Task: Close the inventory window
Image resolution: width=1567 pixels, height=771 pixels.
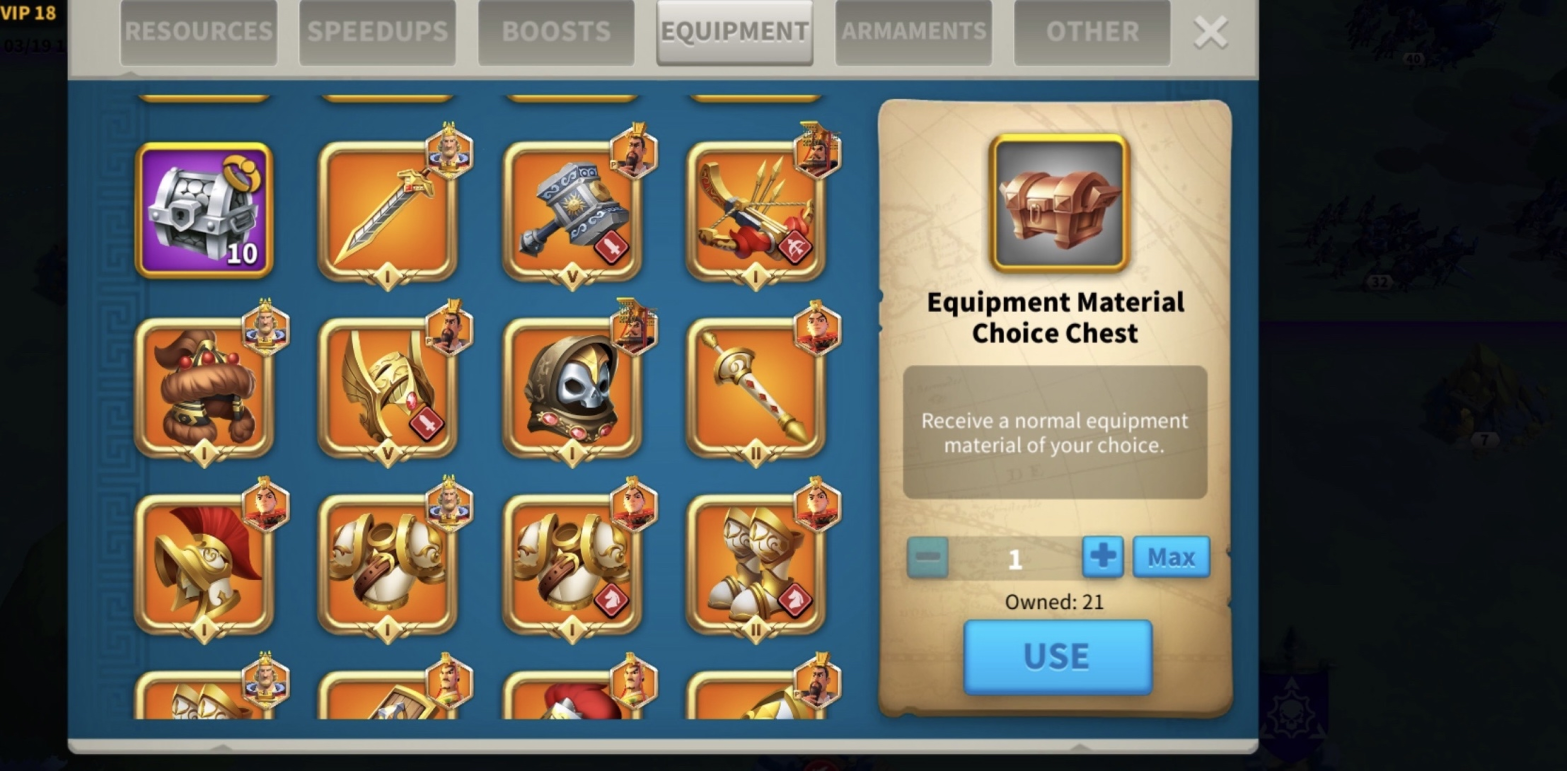Action: 1210,32
